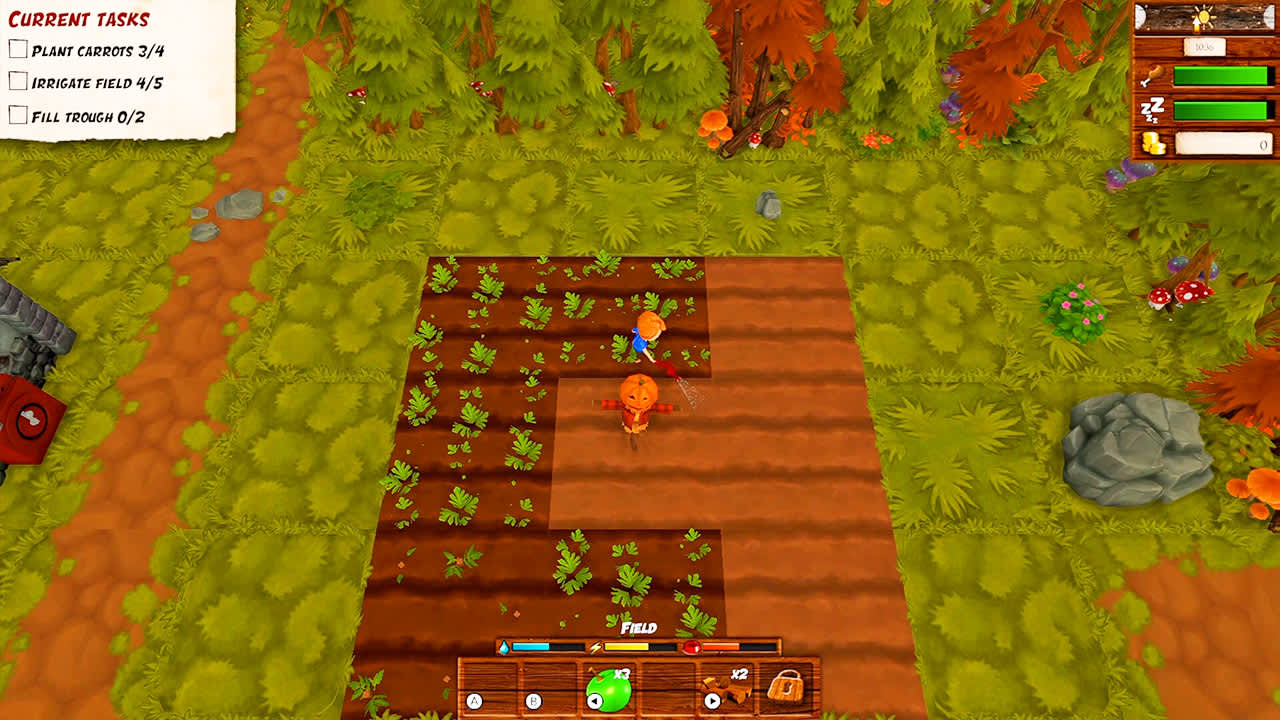Click the right arrow on the wood slot

pos(713,700)
